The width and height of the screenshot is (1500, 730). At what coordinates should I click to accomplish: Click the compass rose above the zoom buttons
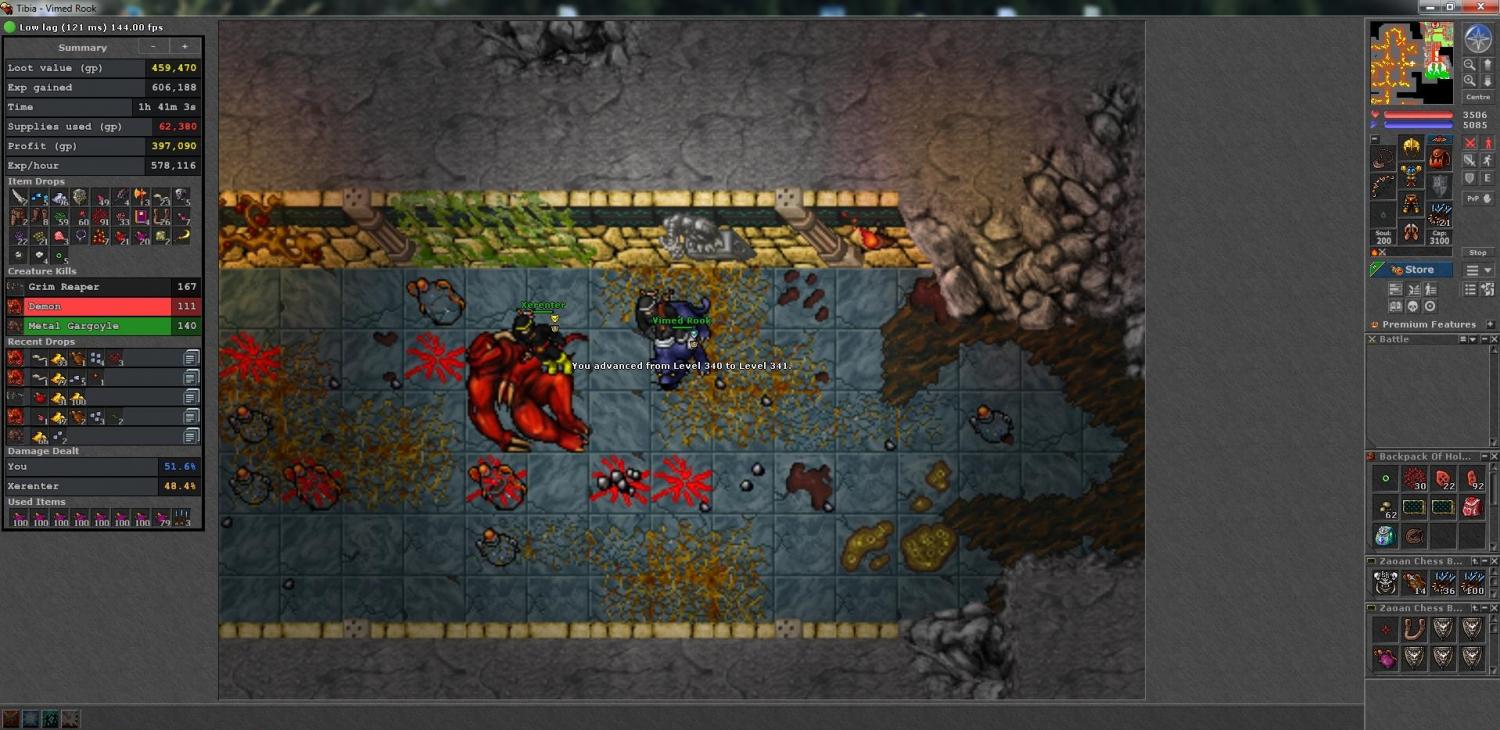[1477, 39]
